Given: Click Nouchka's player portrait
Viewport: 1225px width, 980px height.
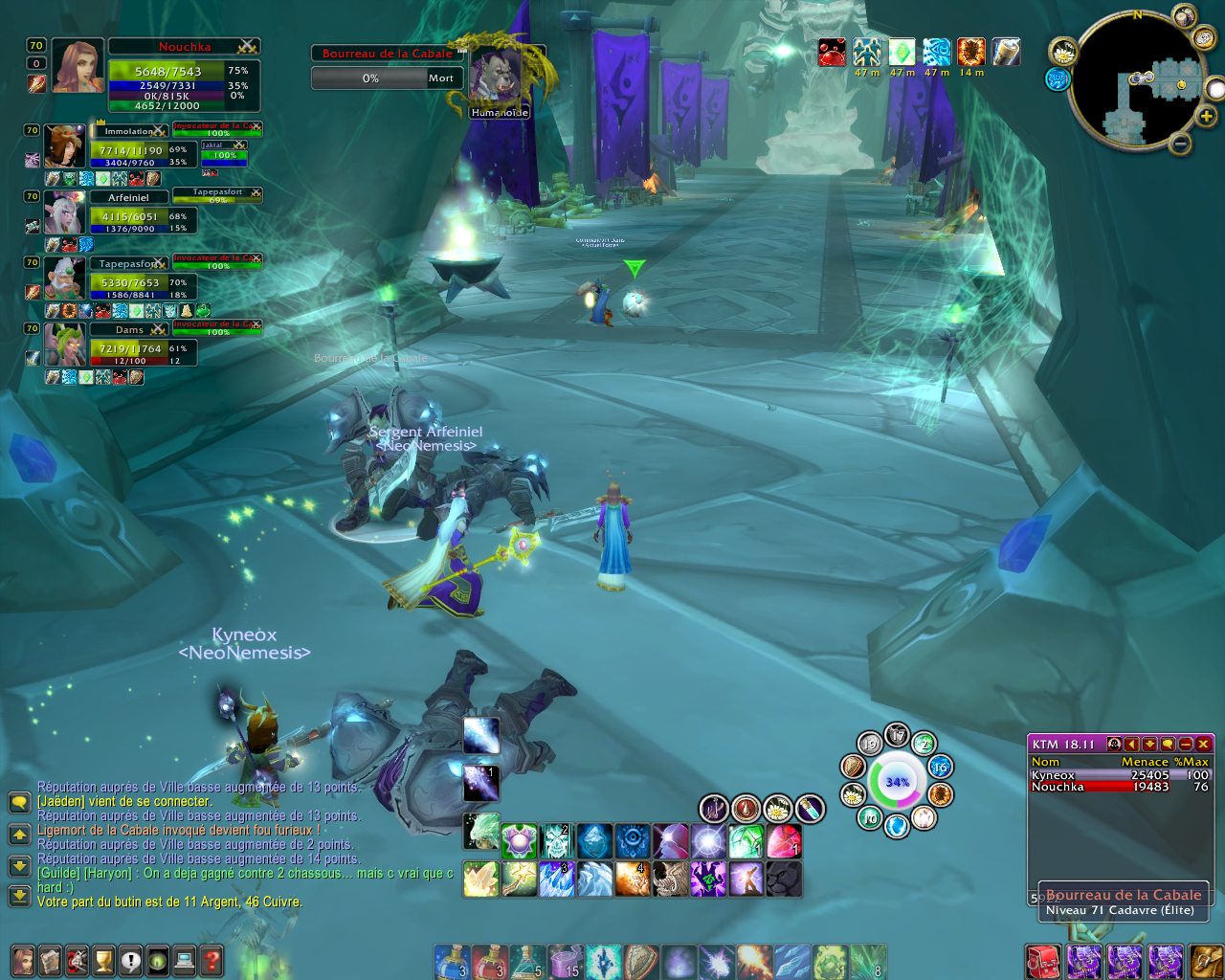Looking at the screenshot, I should pos(77,65).
